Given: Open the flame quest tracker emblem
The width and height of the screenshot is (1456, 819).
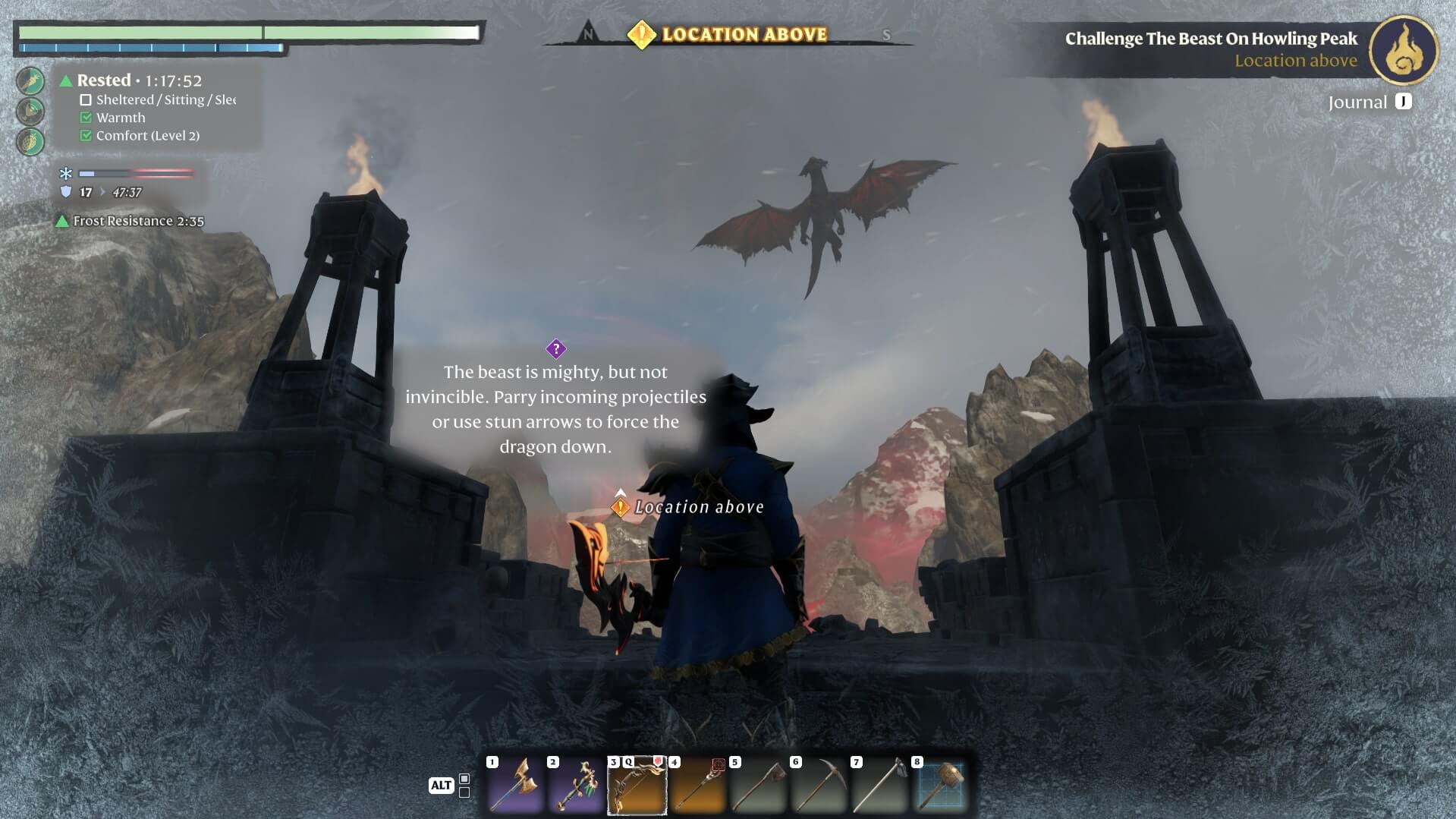Looking at the screenshot, I should tap(1403, 50).
